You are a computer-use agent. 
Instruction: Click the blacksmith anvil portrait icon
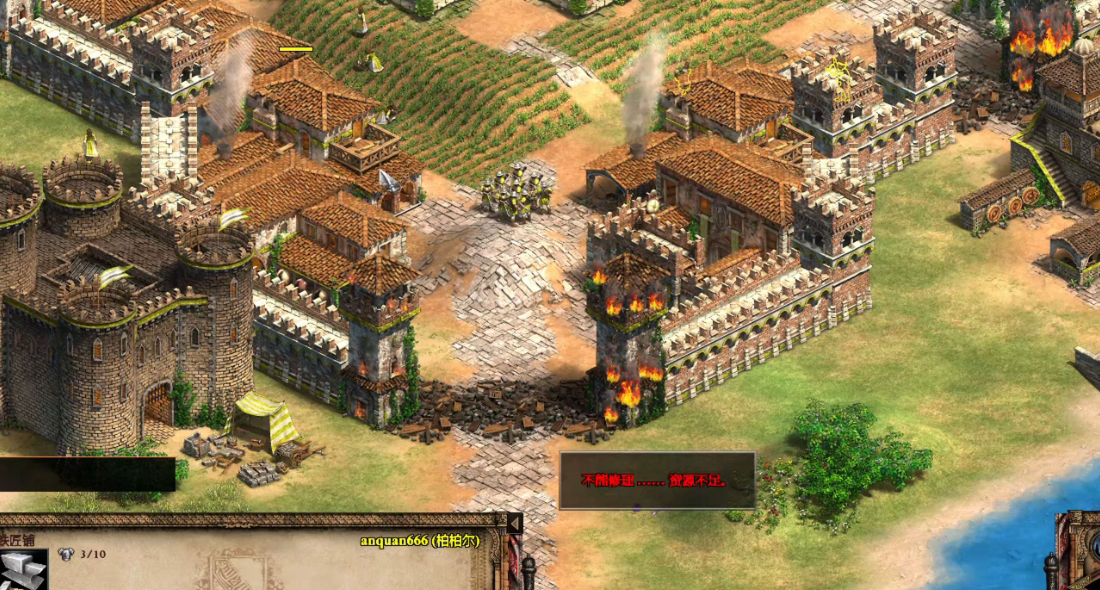coord(22,570)
